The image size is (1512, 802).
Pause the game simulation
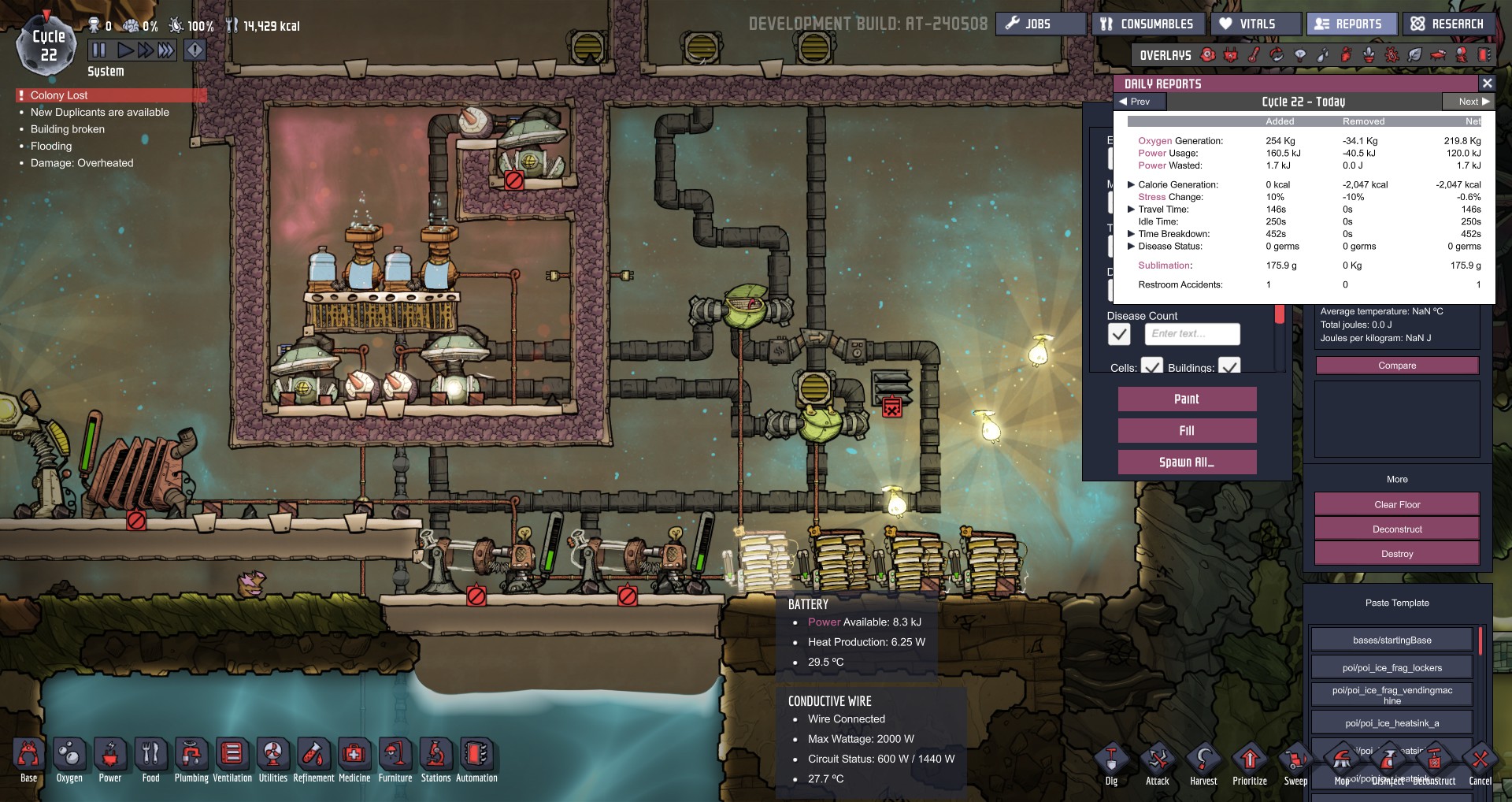(99, 50)
